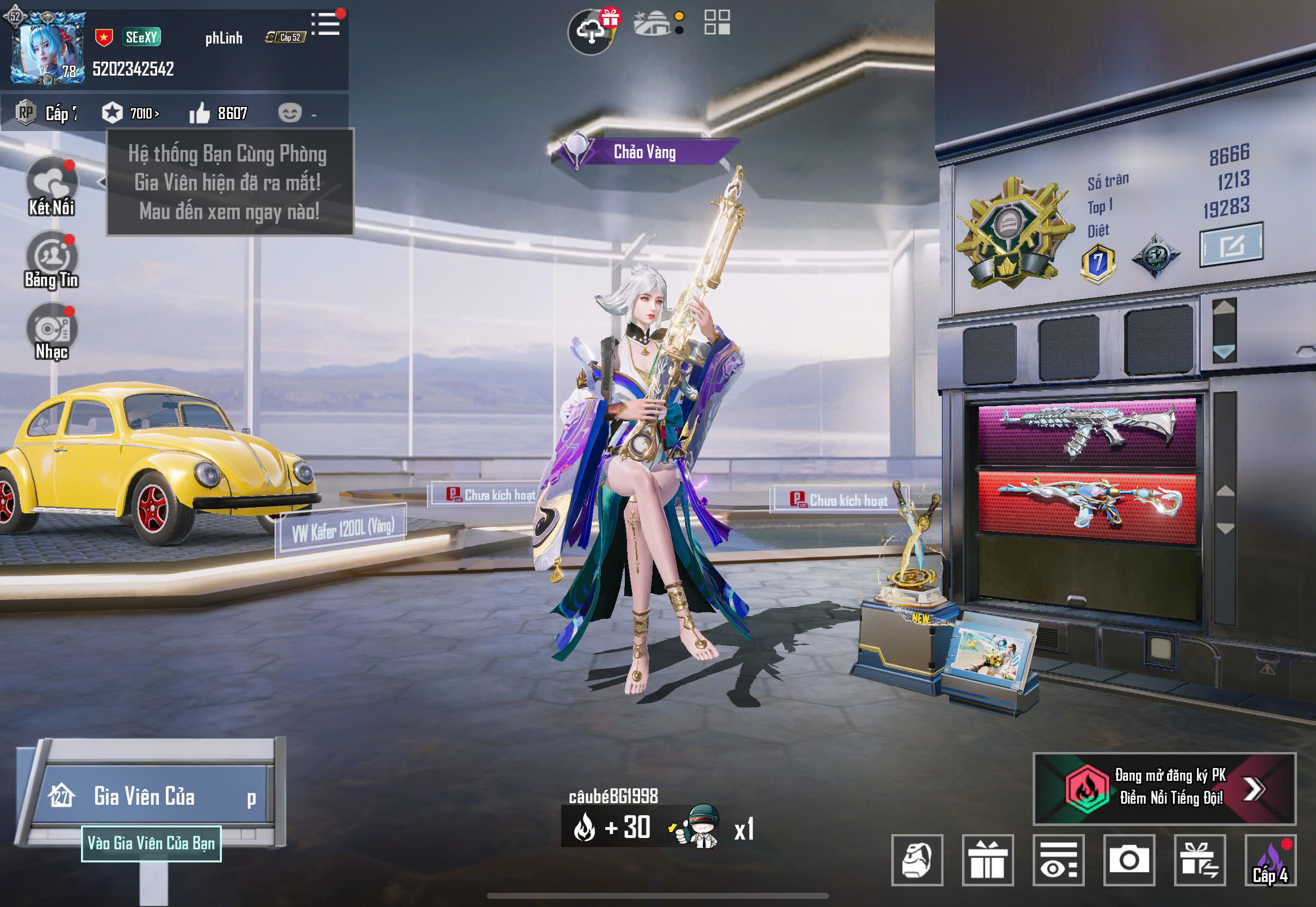Open the camera screenshot mode
1316x907 pixels.
point(1128,860)
